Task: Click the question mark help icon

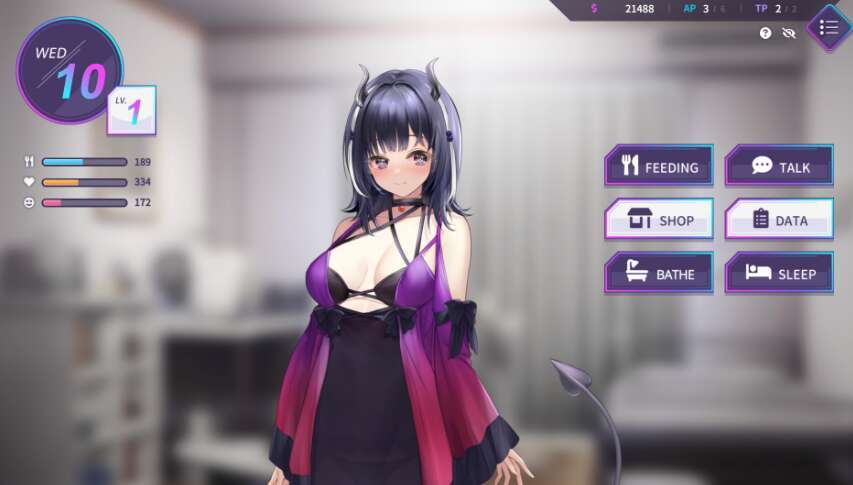Action: click(766, 33)
